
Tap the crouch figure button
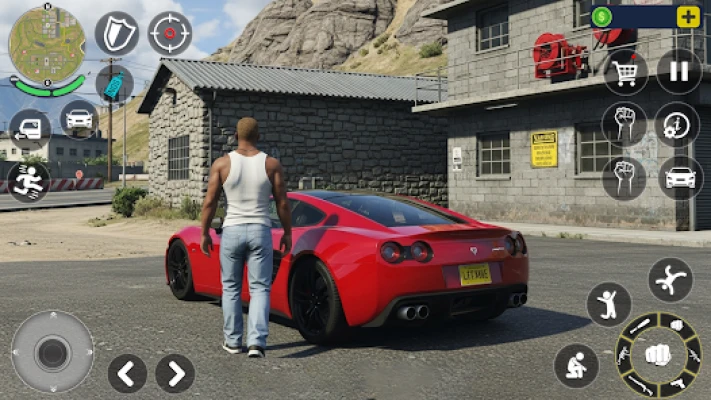576,365
